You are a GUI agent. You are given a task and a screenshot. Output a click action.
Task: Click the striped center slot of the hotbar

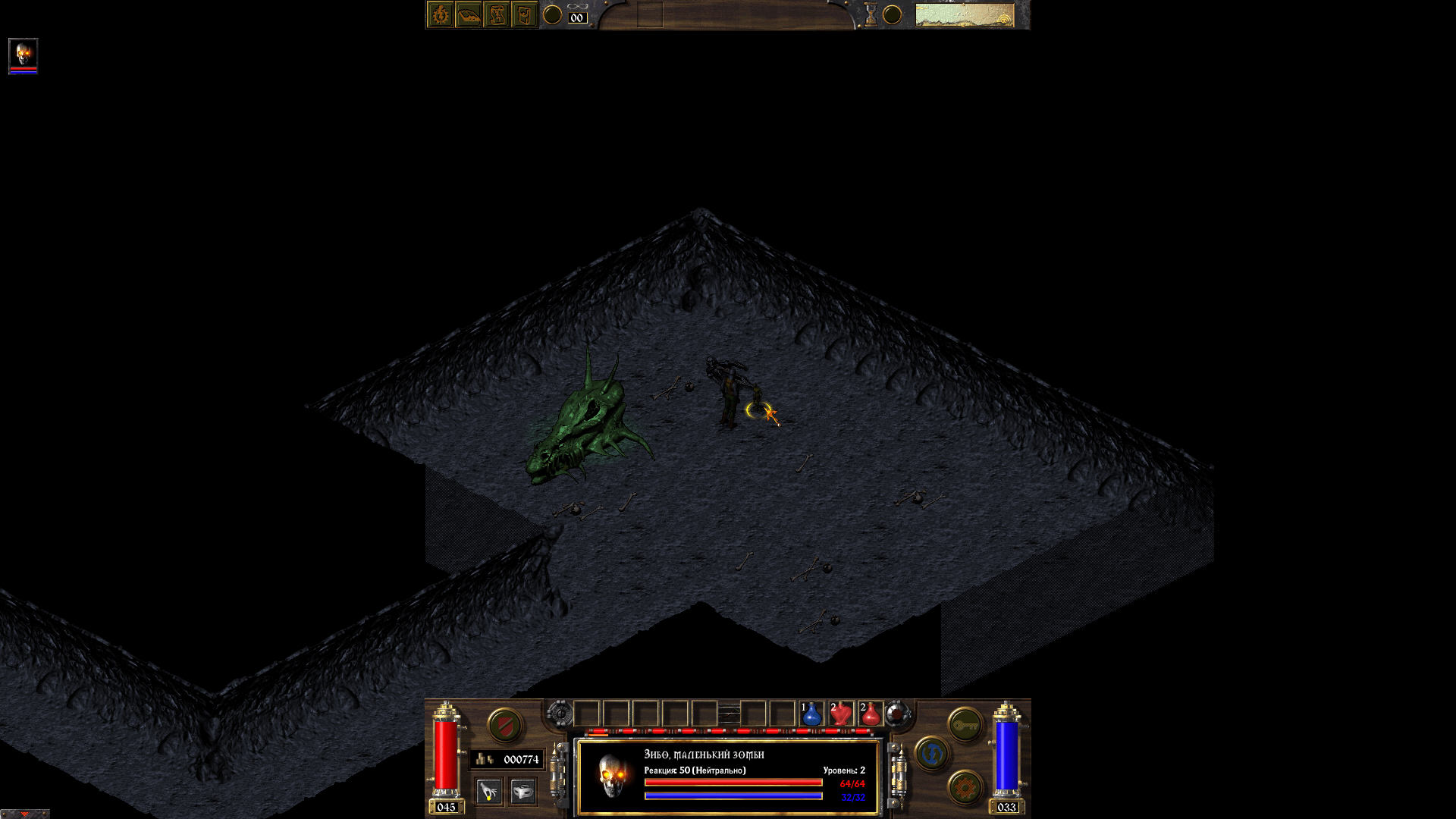pos(730,714)
